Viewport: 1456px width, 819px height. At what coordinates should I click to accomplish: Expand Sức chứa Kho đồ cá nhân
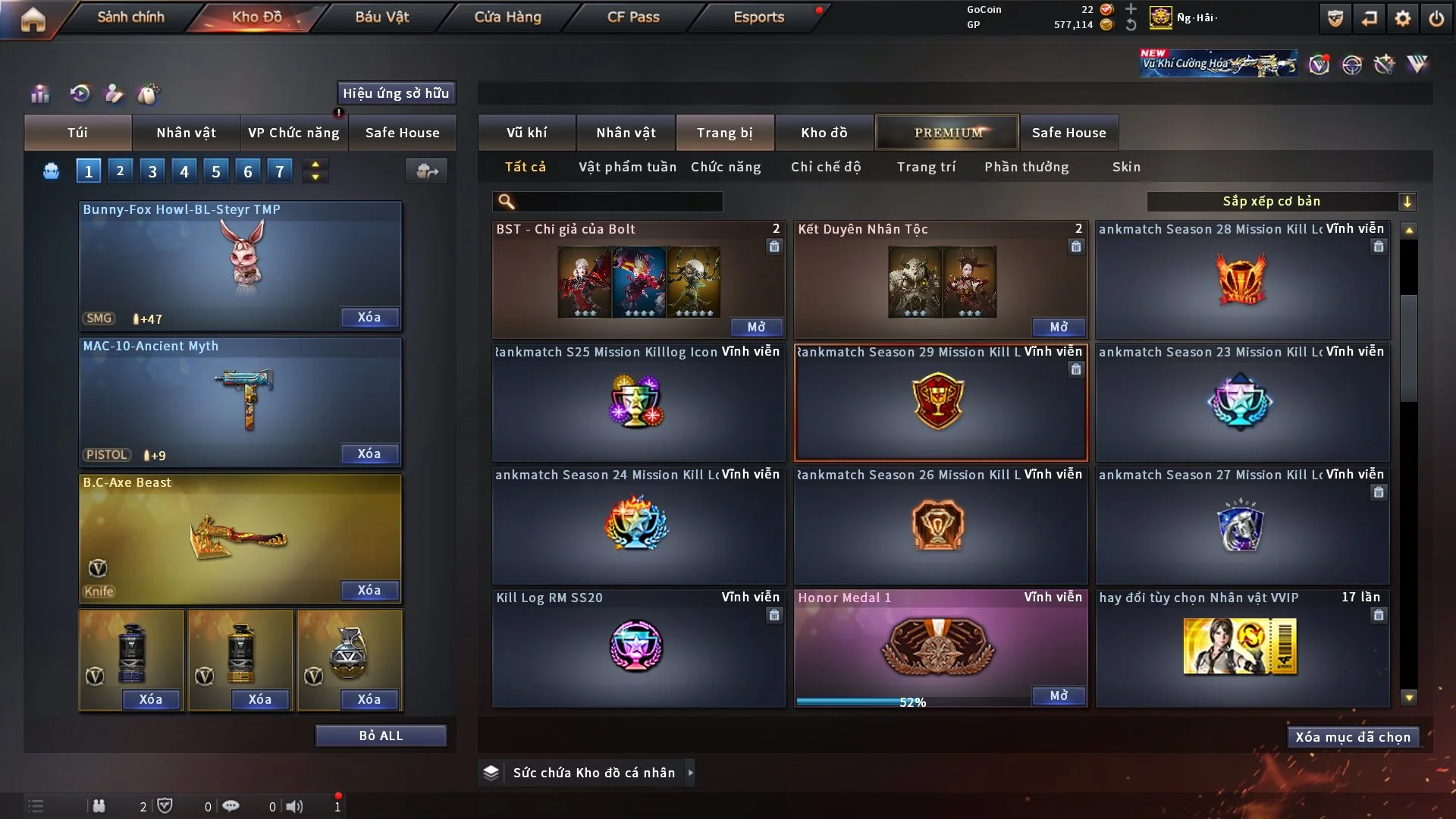(x=689, y=773)
